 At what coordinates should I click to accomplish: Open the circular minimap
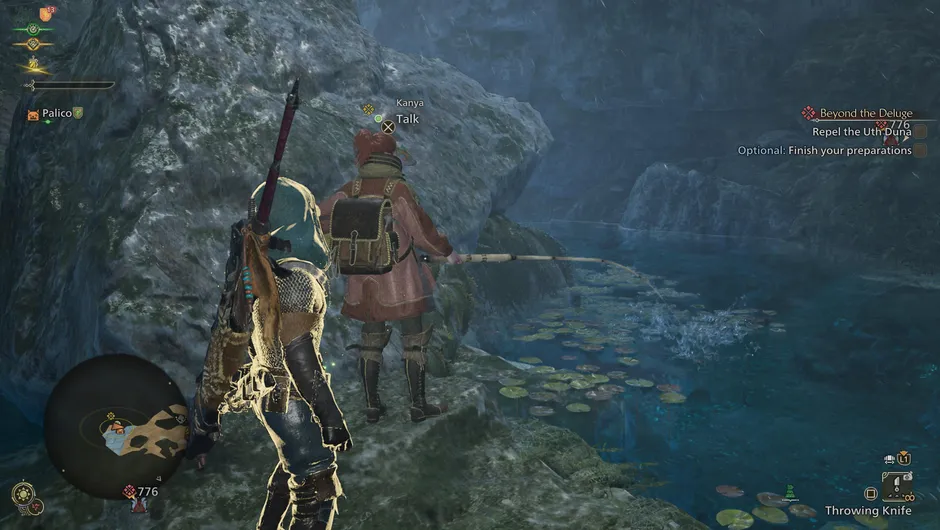[x=116, y=425]
